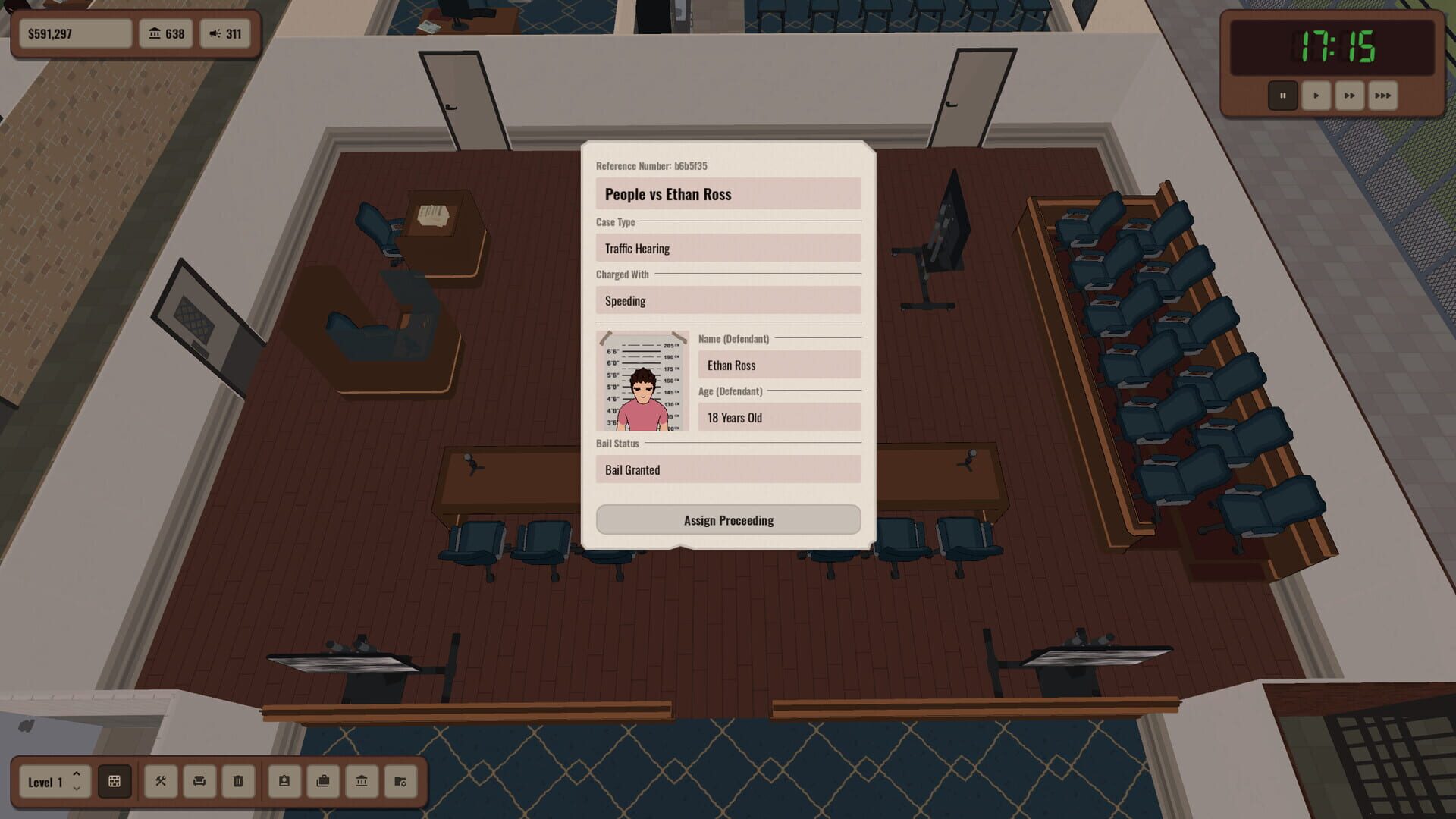Image resolution: width=1456 pixels, height=819 pixels.
Task: Activate double-speed fast forward
Action: 1349,96
